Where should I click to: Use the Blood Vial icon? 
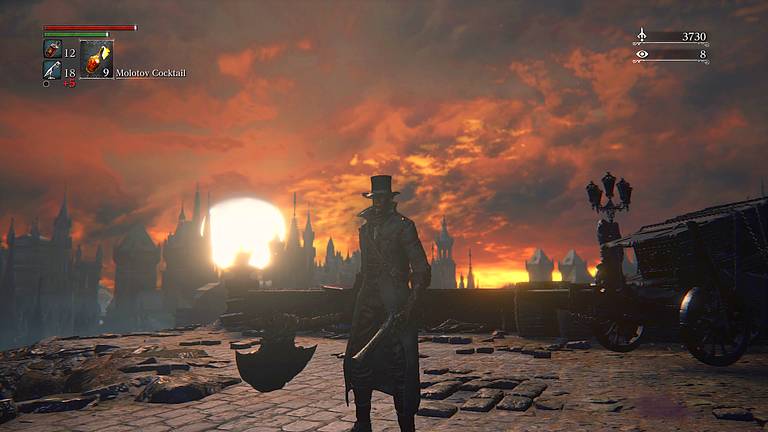tap(52, 49)
